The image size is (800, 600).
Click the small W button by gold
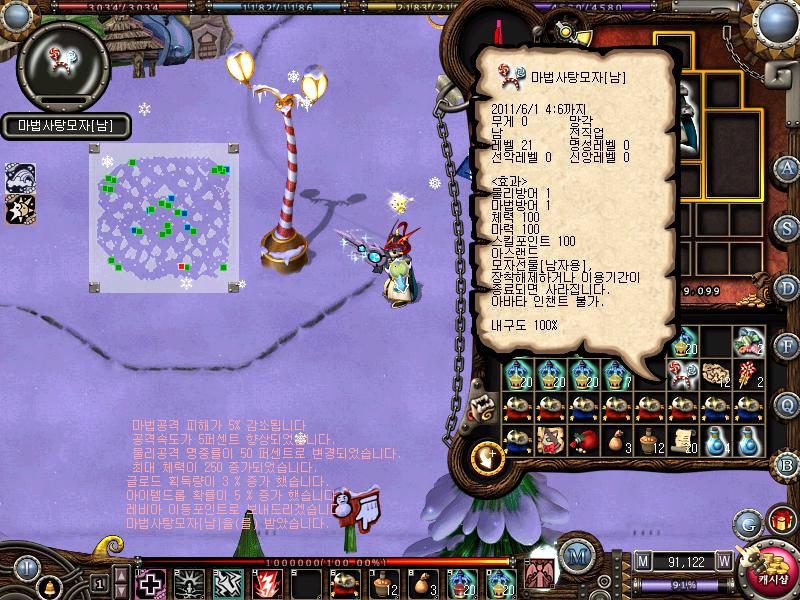723,561
